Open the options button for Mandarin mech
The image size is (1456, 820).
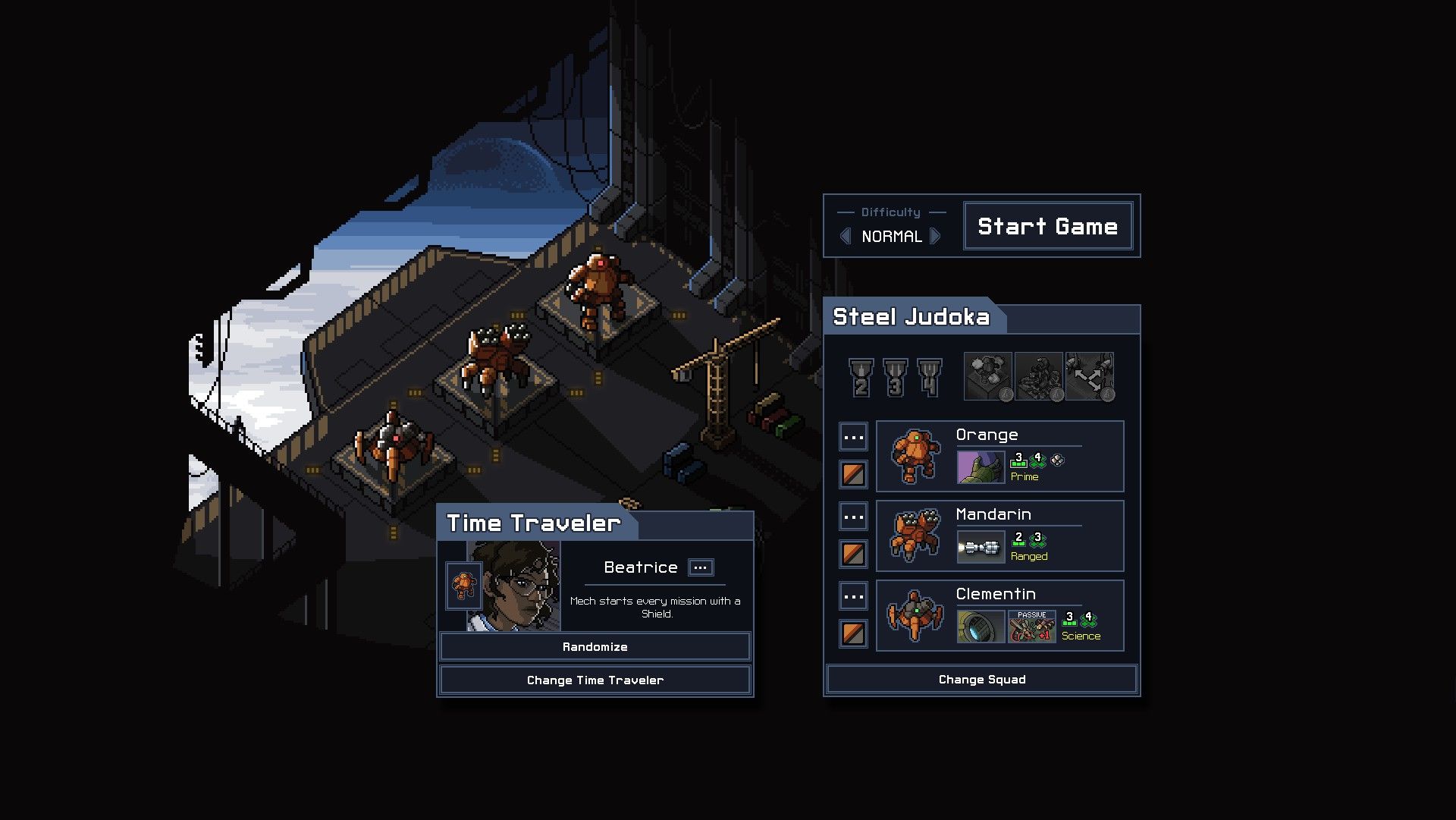point(853,517)
